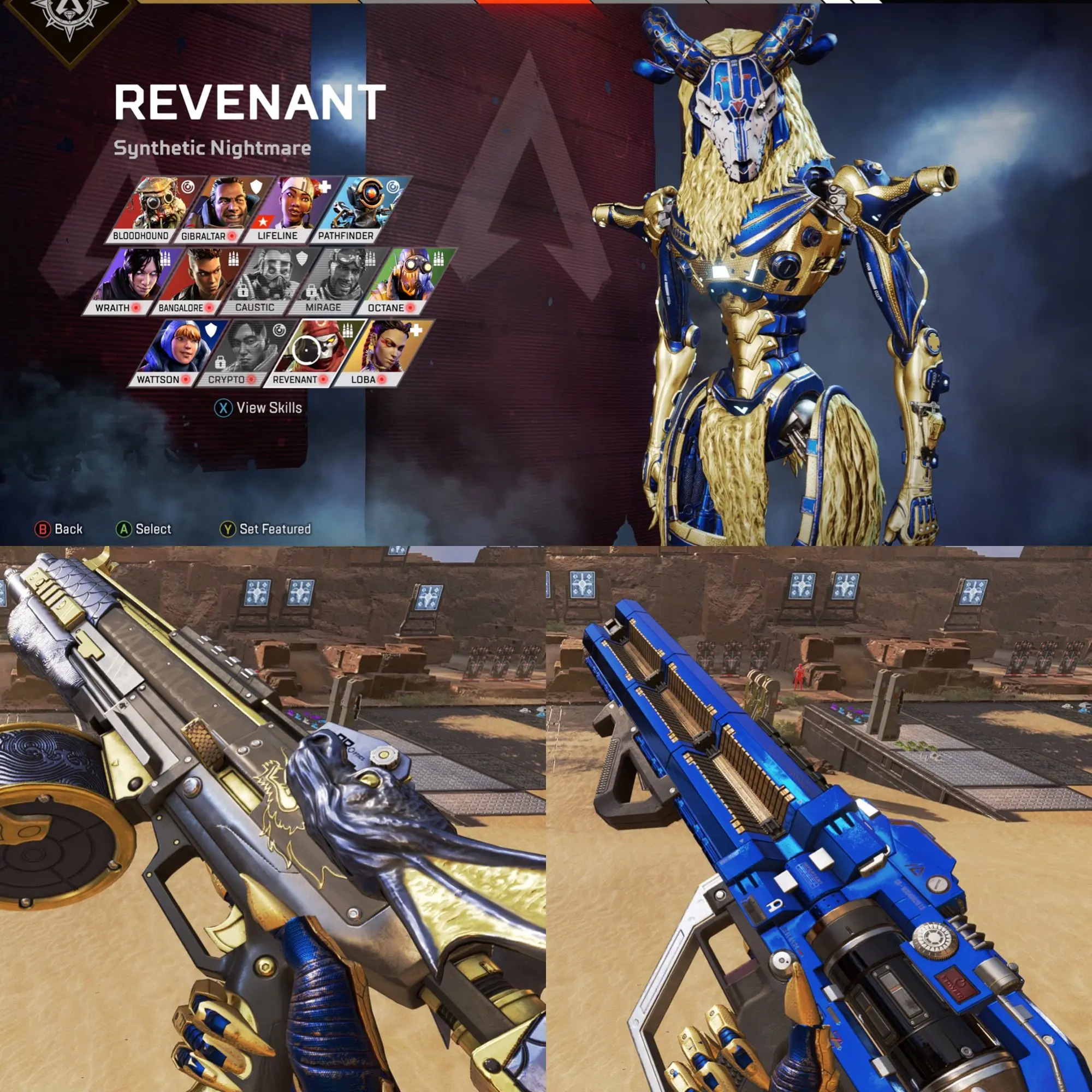1092x1092 pixels.
Task: Click the lock icon on Crypto's portrait
Action: tap(219, 363)
